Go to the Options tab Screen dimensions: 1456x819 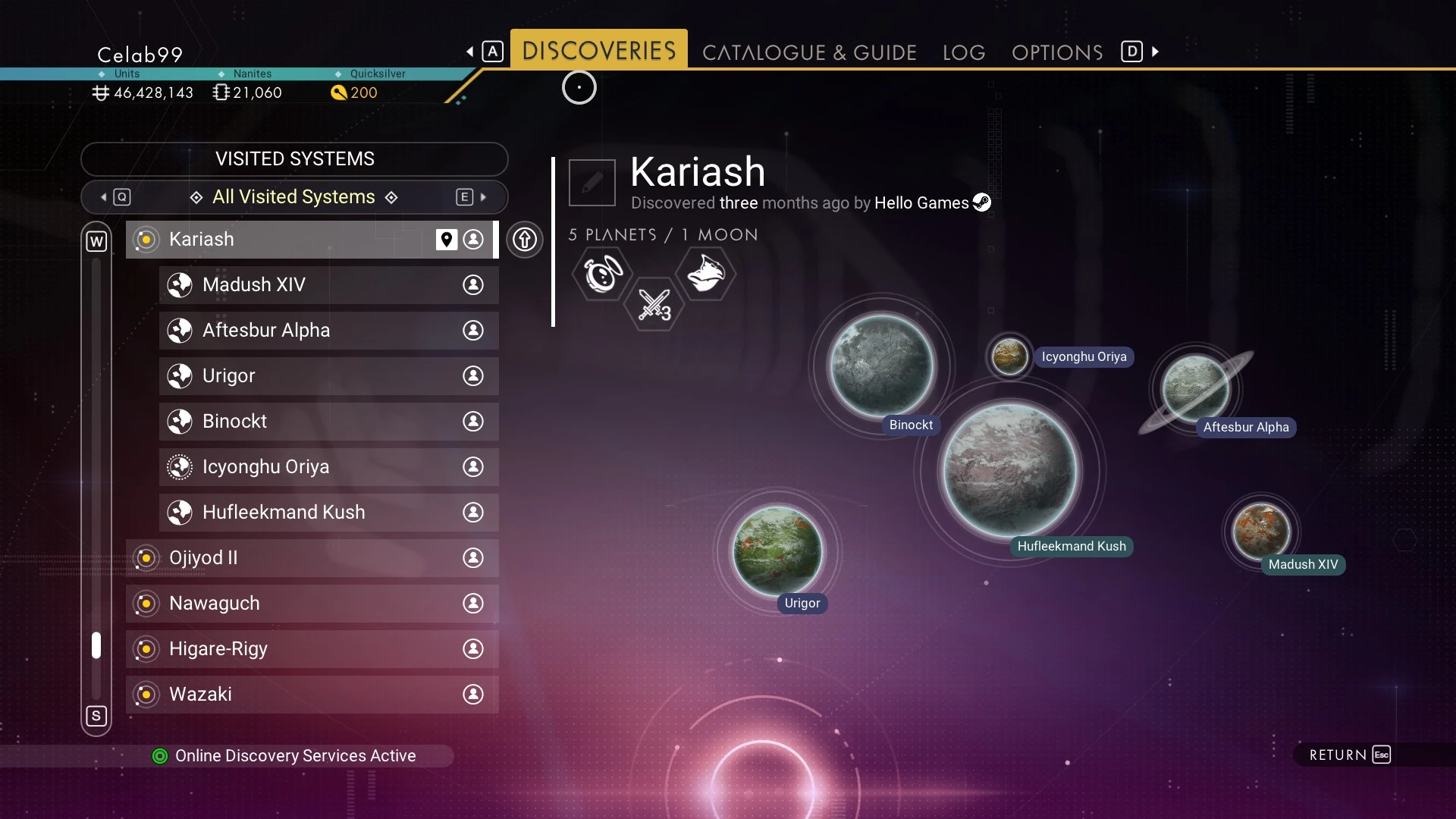[x=1057, y=52]
